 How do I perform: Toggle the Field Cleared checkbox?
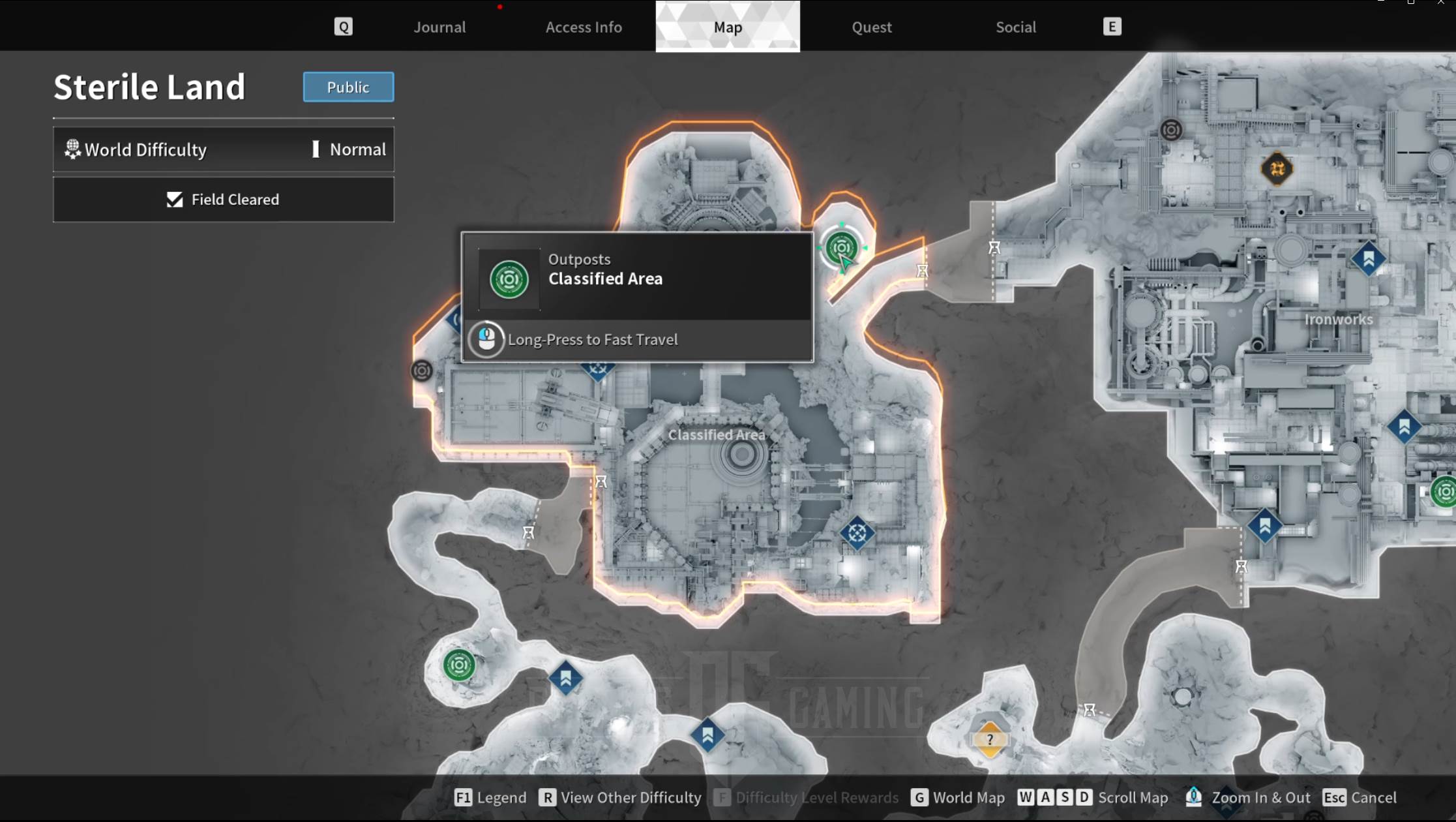point(175,200)
